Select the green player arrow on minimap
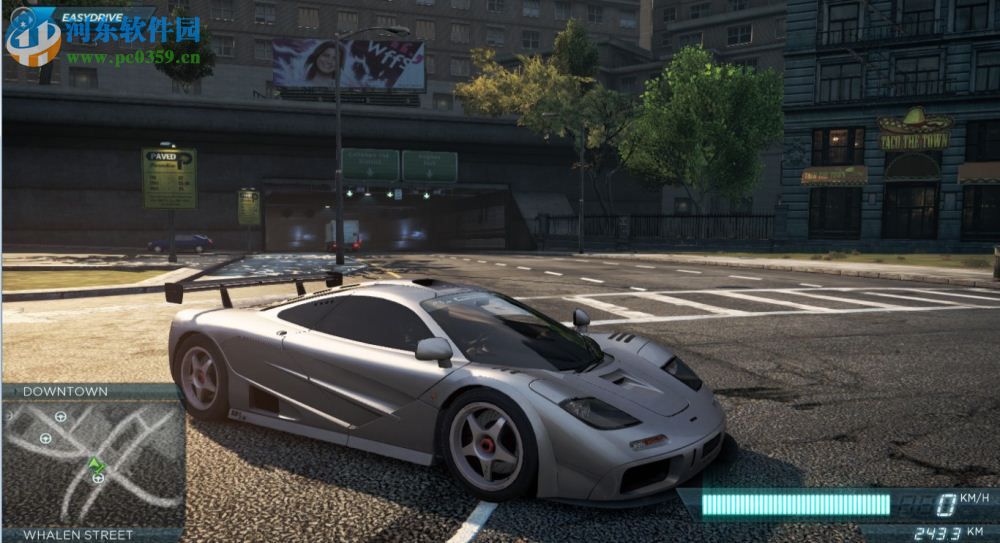Image resolution: width=1000 pixels, height=543 pixels. [96, 465]
